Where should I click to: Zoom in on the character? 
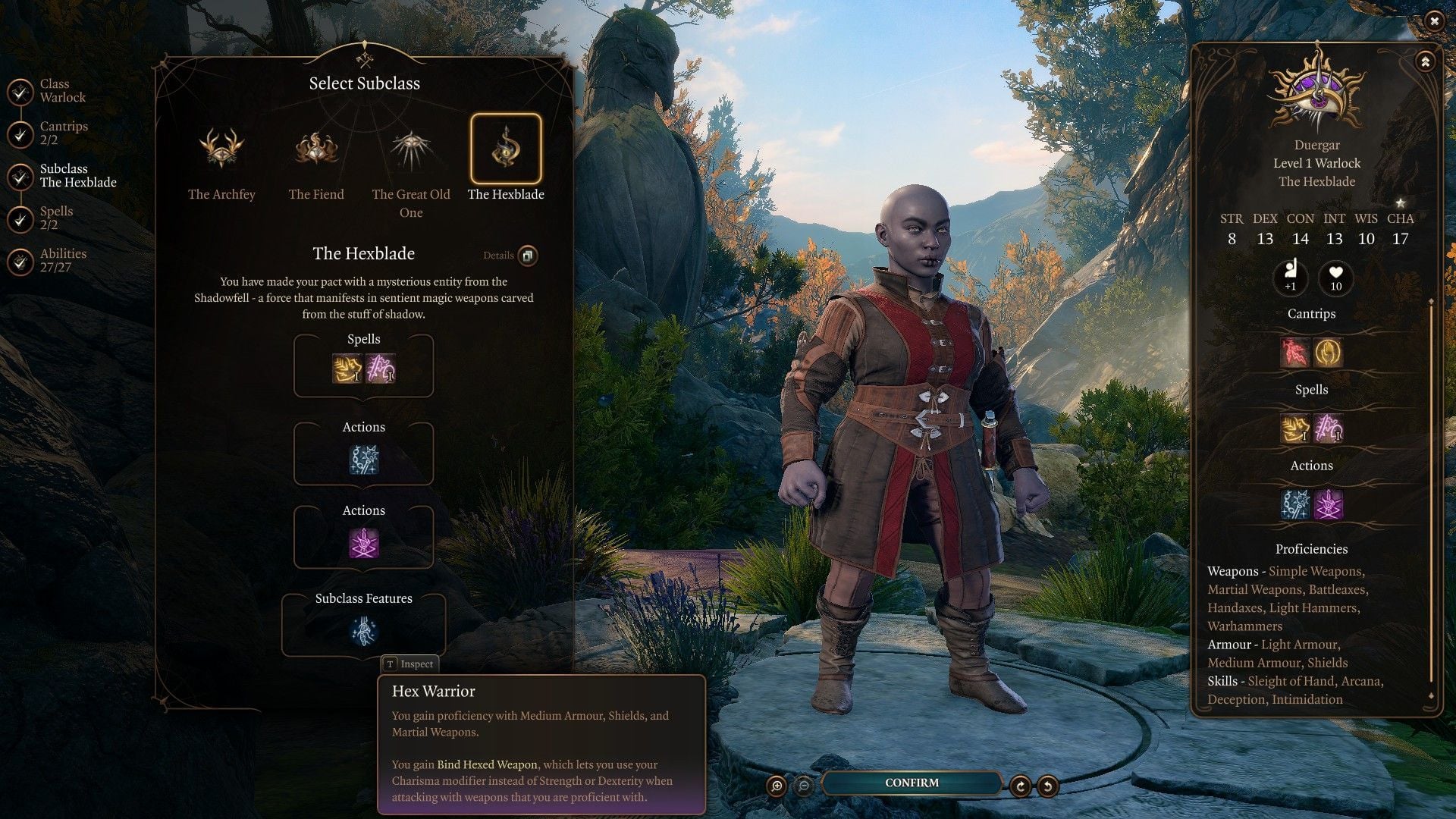[777, 786]
